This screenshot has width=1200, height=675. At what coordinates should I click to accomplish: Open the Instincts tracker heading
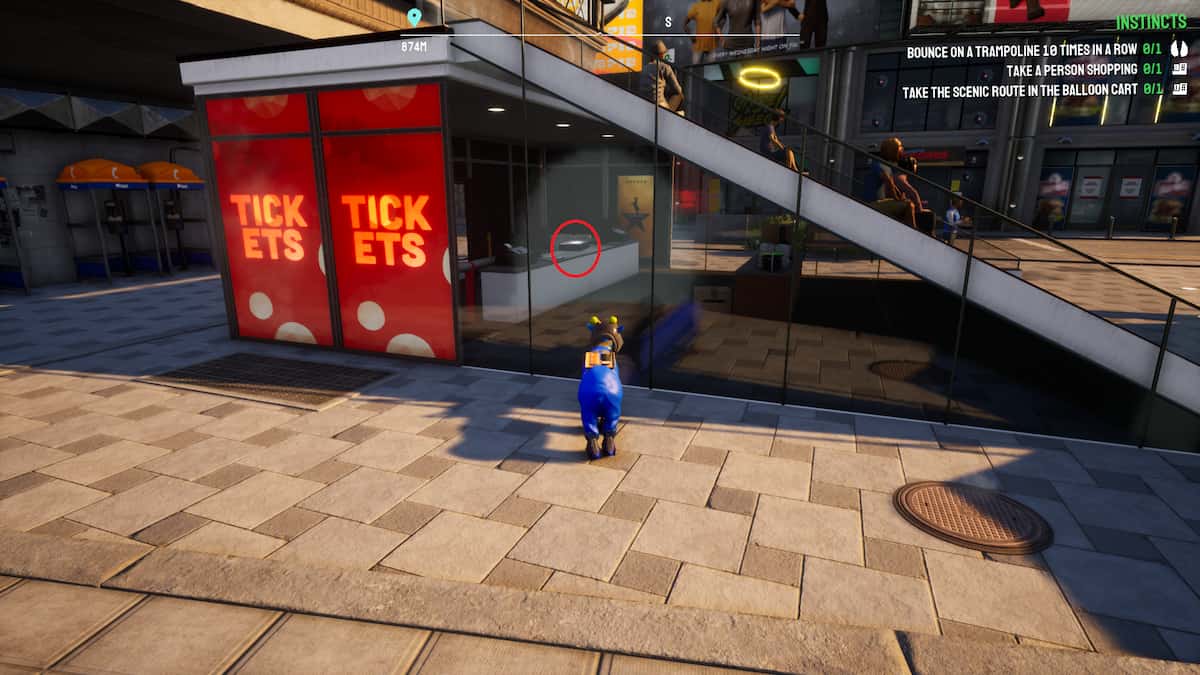[1152, 22]
